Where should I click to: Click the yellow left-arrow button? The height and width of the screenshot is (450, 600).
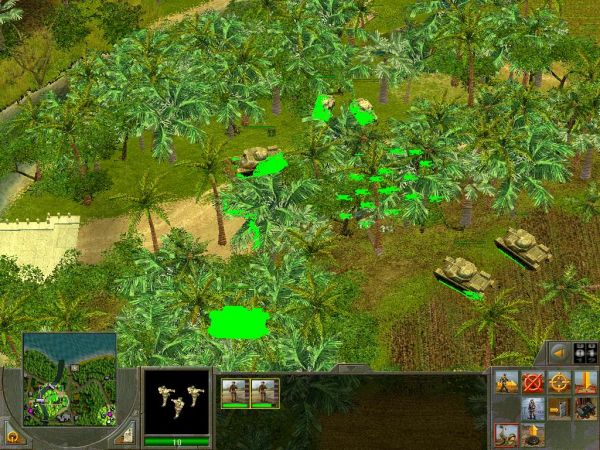point(560,353)
